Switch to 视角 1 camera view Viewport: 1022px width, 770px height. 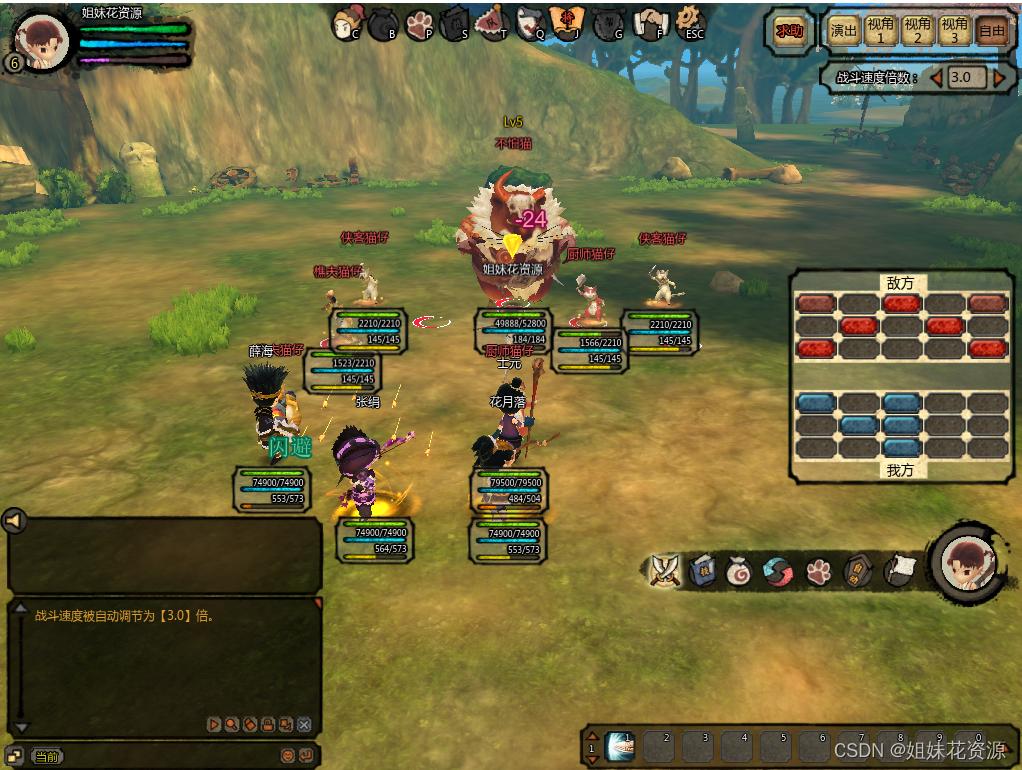pyautogui.click(x=881, y=31)
